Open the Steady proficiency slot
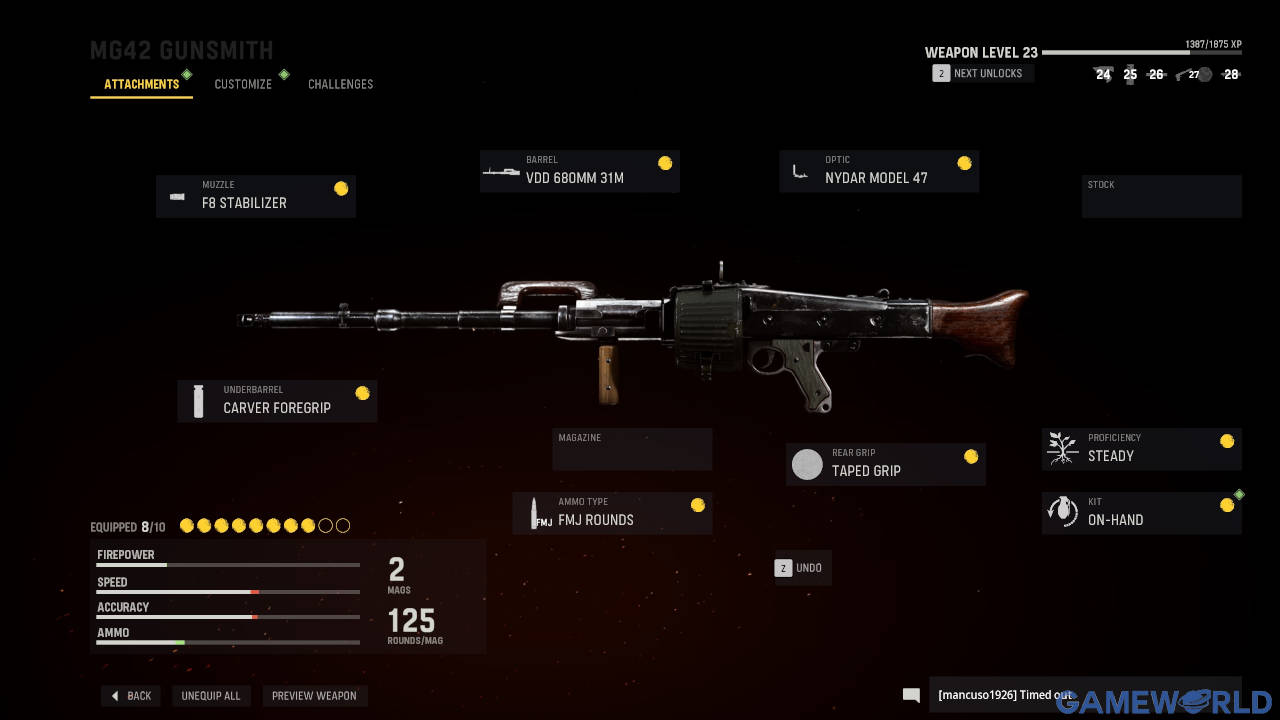The image size is (1280, 720). pos(1141,449)
